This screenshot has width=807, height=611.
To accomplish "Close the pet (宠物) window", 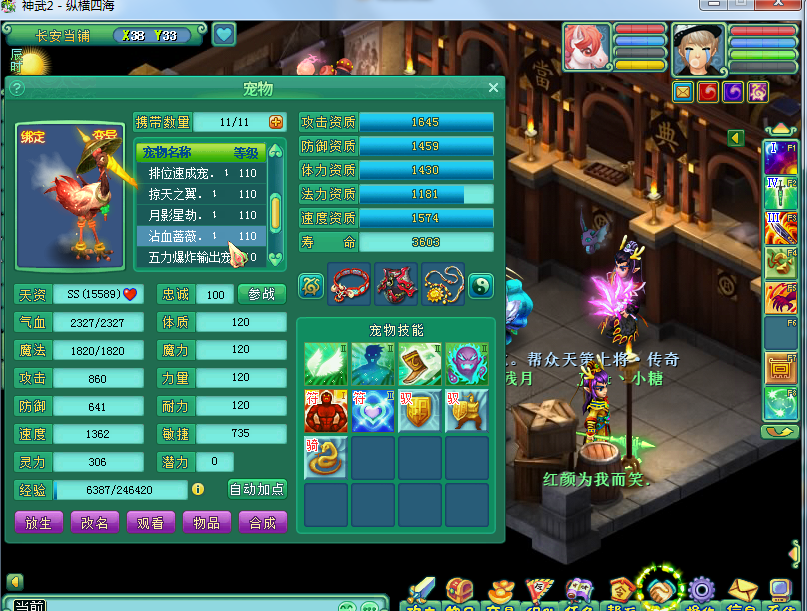I will [493, 88].
